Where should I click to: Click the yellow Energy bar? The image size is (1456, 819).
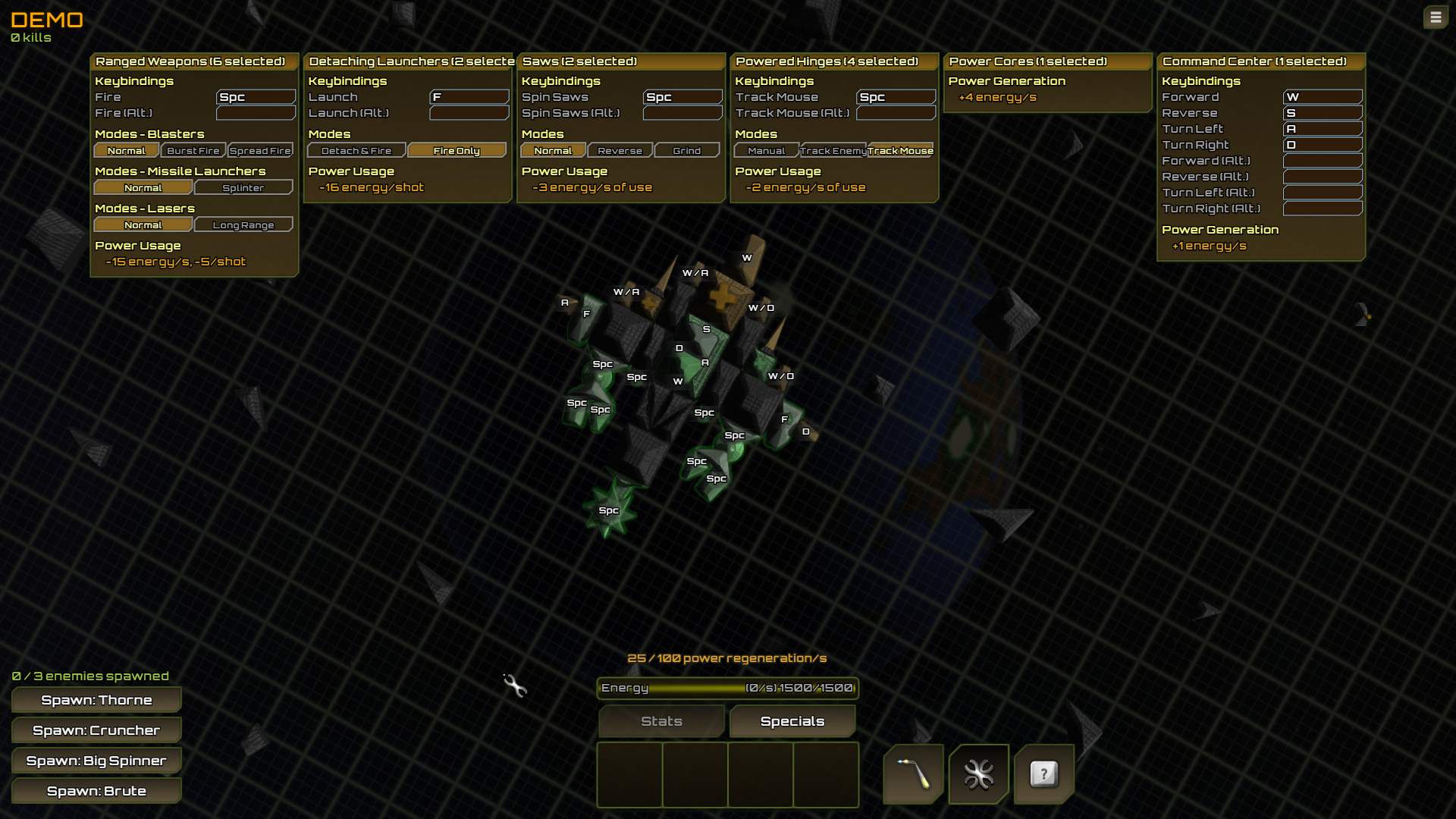pos(728,689)
